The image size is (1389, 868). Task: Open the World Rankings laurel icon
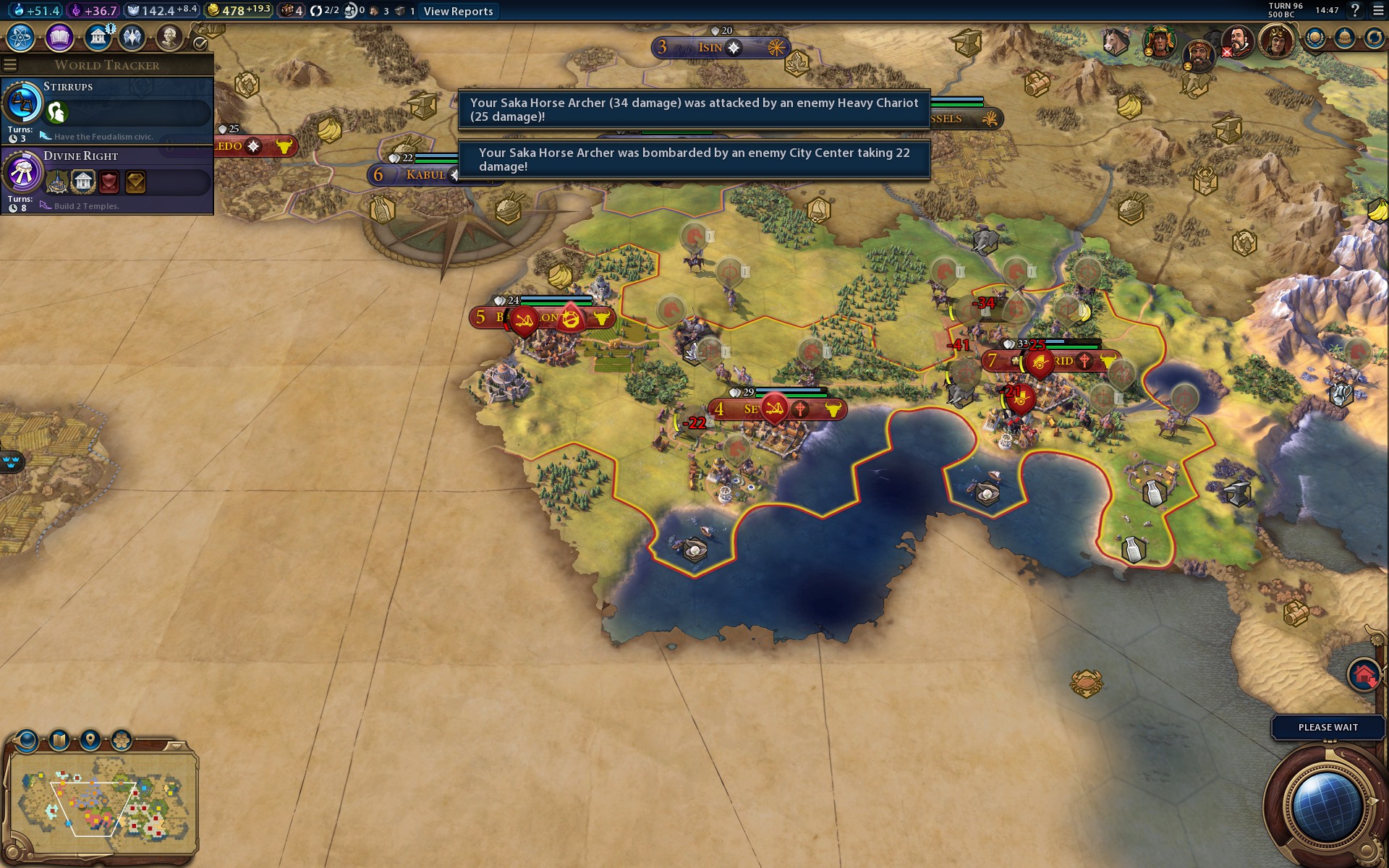tap(1314, 38)
